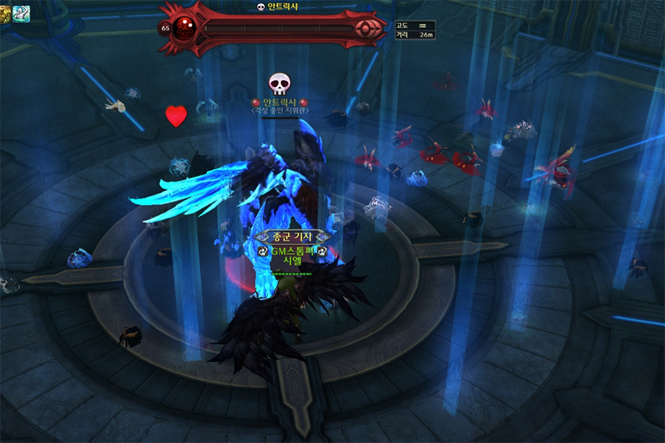Click the boss's red orb portrait
Screen dimensions: 665x443
186,27
